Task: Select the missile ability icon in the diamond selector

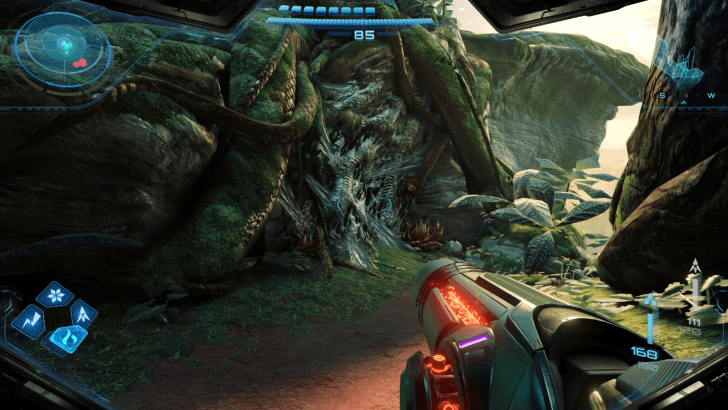Action: pos(83,314)
